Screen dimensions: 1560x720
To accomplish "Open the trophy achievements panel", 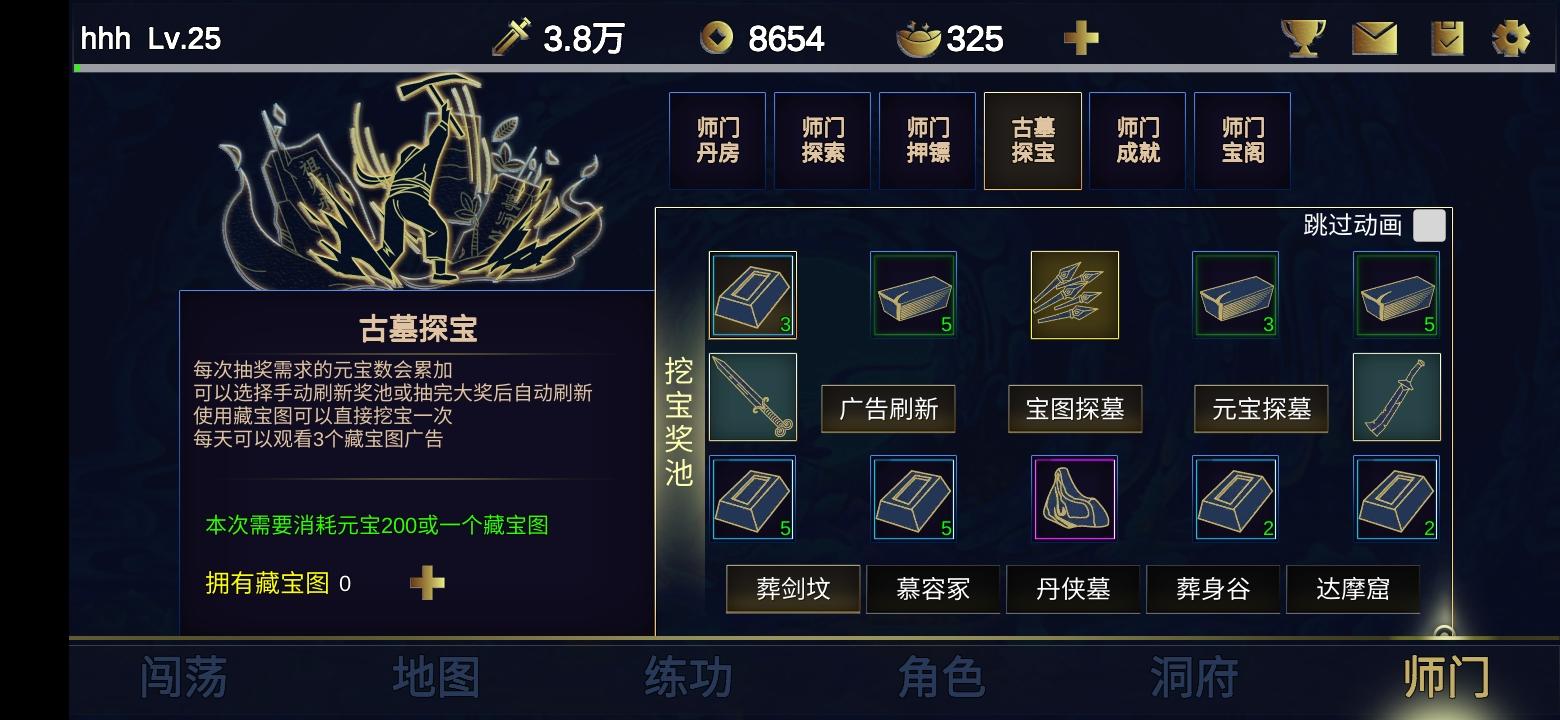I will (x=1302, y=38).
